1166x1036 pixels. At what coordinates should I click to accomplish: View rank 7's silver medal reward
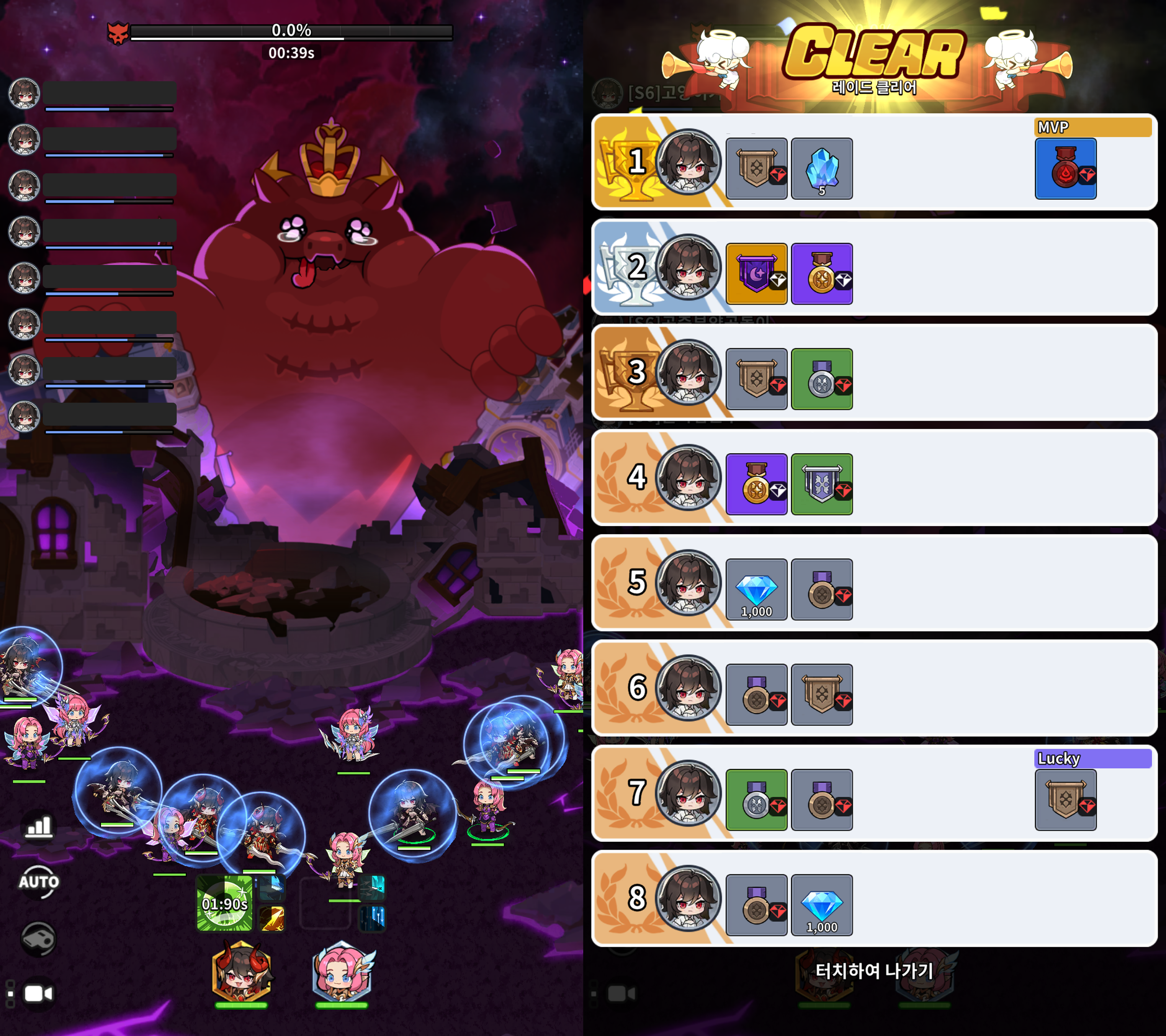[757, 800]
